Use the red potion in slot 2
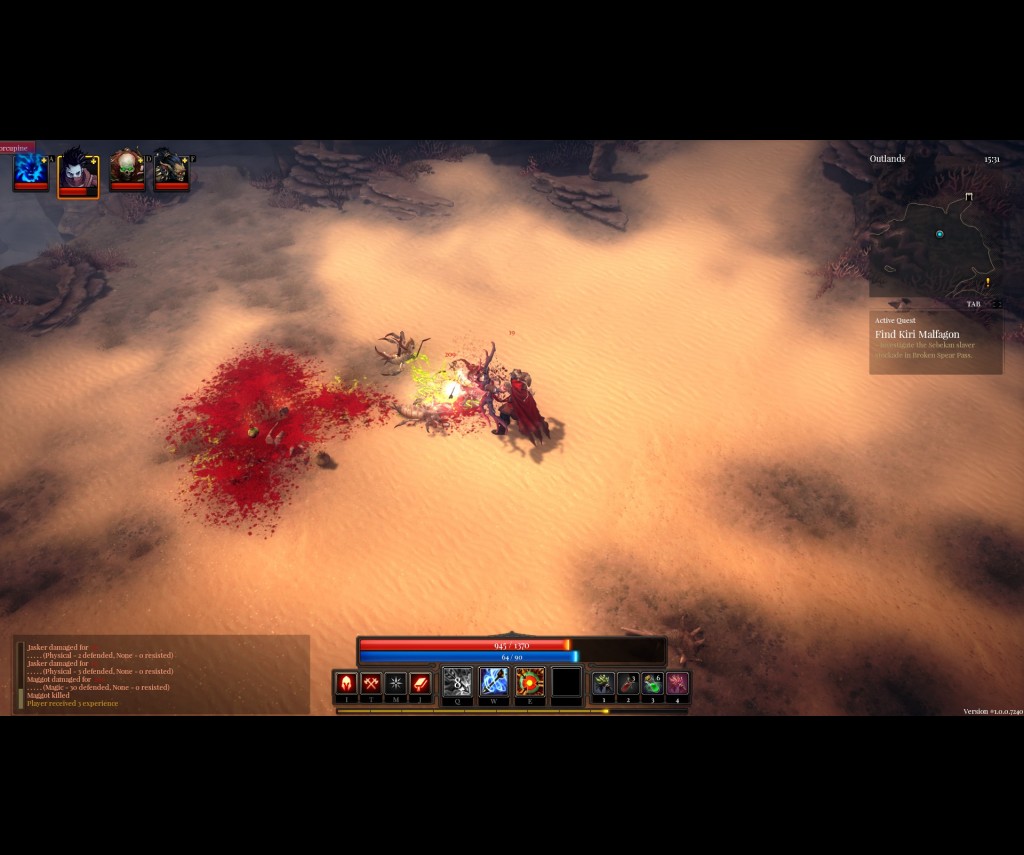 click(628, 683)
